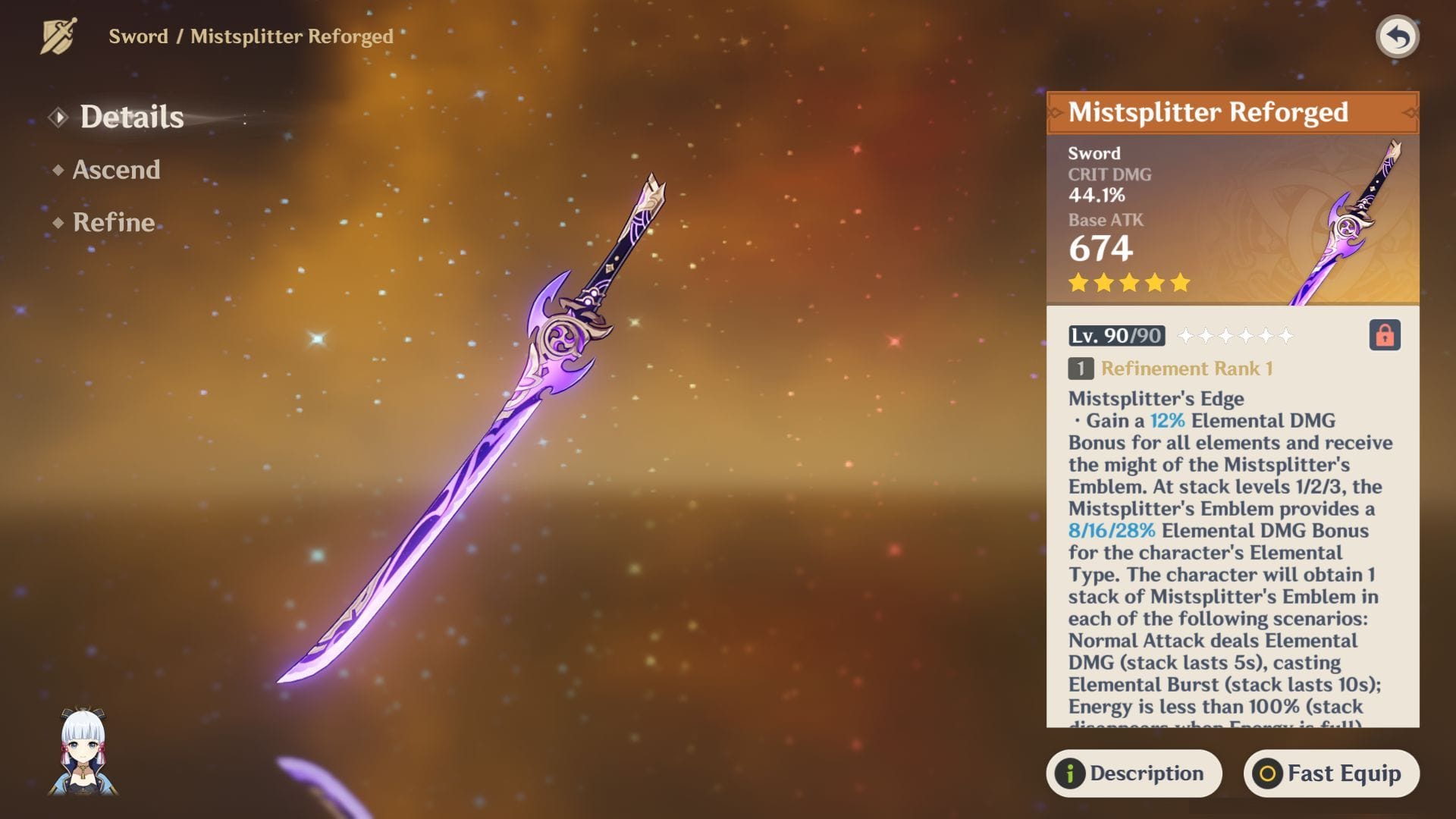The image size is (1456, 819).
Task: Open the Description for Mistsplitter Reforged
Action: click(x=1132, y=773)
